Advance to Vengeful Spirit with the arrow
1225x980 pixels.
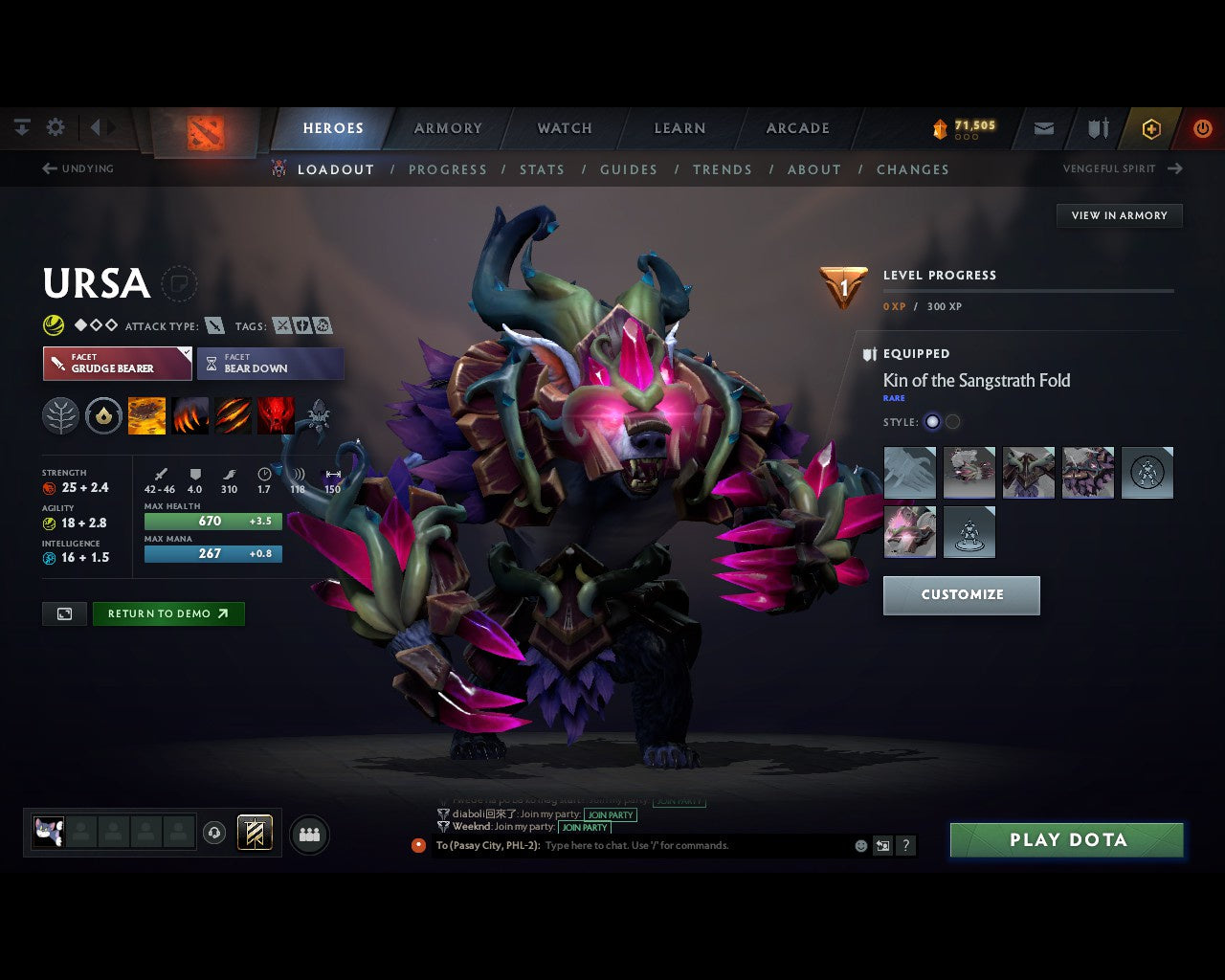(1174, 168)
